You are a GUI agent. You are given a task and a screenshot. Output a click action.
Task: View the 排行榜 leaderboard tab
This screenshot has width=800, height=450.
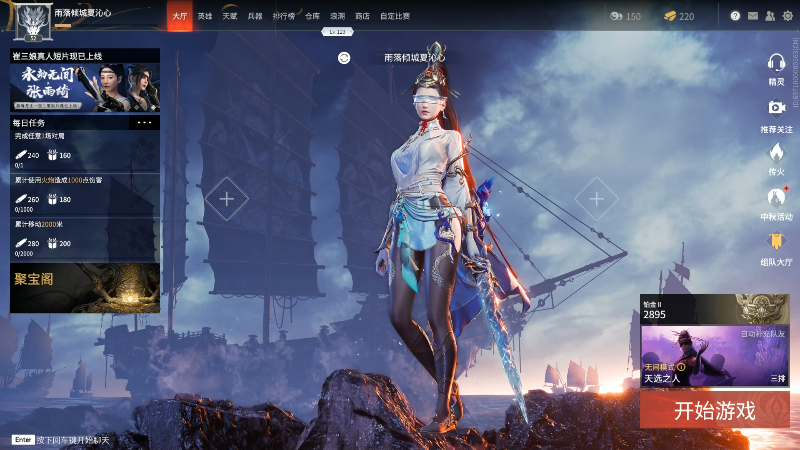(283, 16)
